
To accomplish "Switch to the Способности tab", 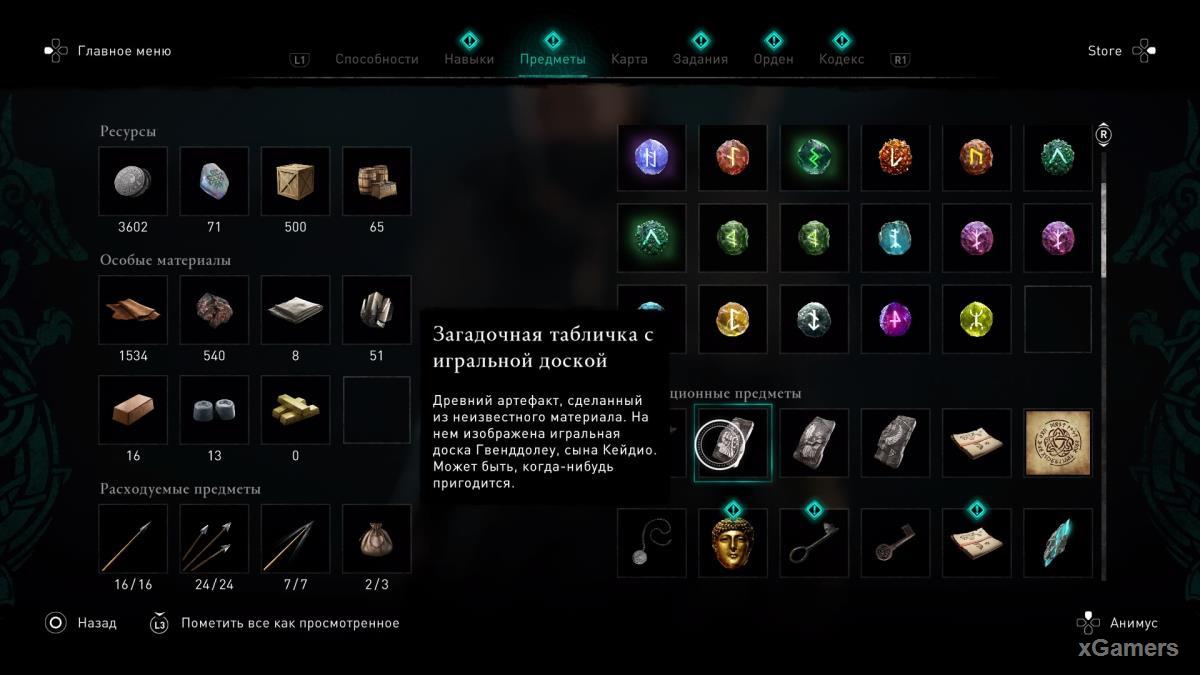I will click(x=376, y=59).
